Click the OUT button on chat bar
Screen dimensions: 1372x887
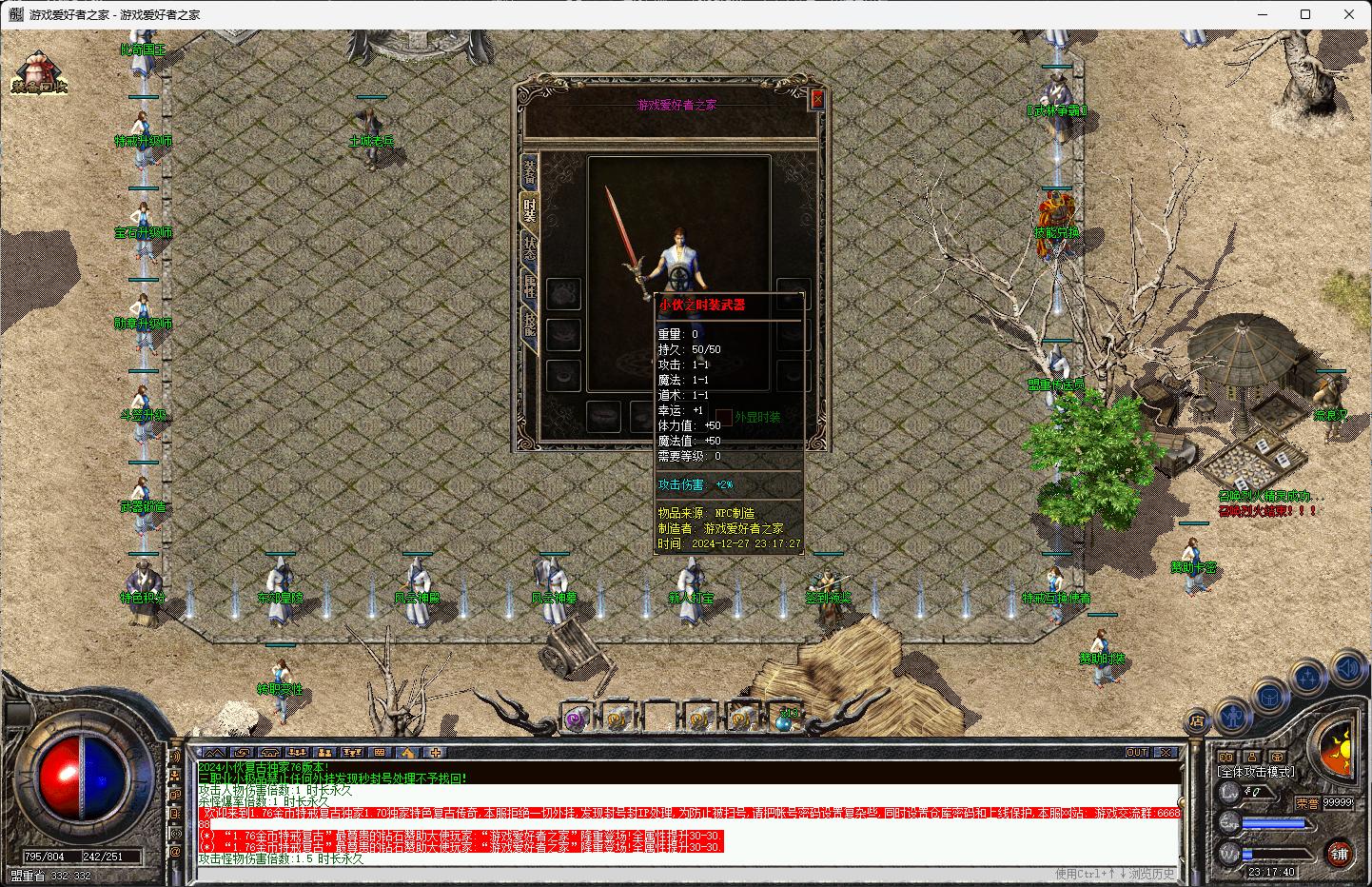(1137, 752)
